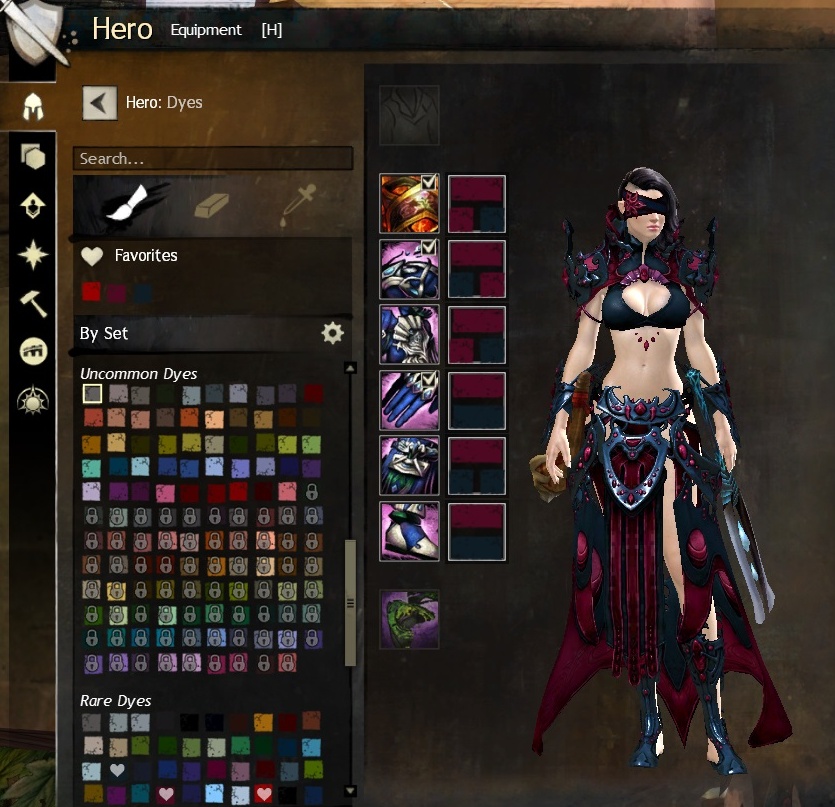Switch to the helmet equipment tab
The width and height of the screenshot is (835, 807).
tap(32, 107)
